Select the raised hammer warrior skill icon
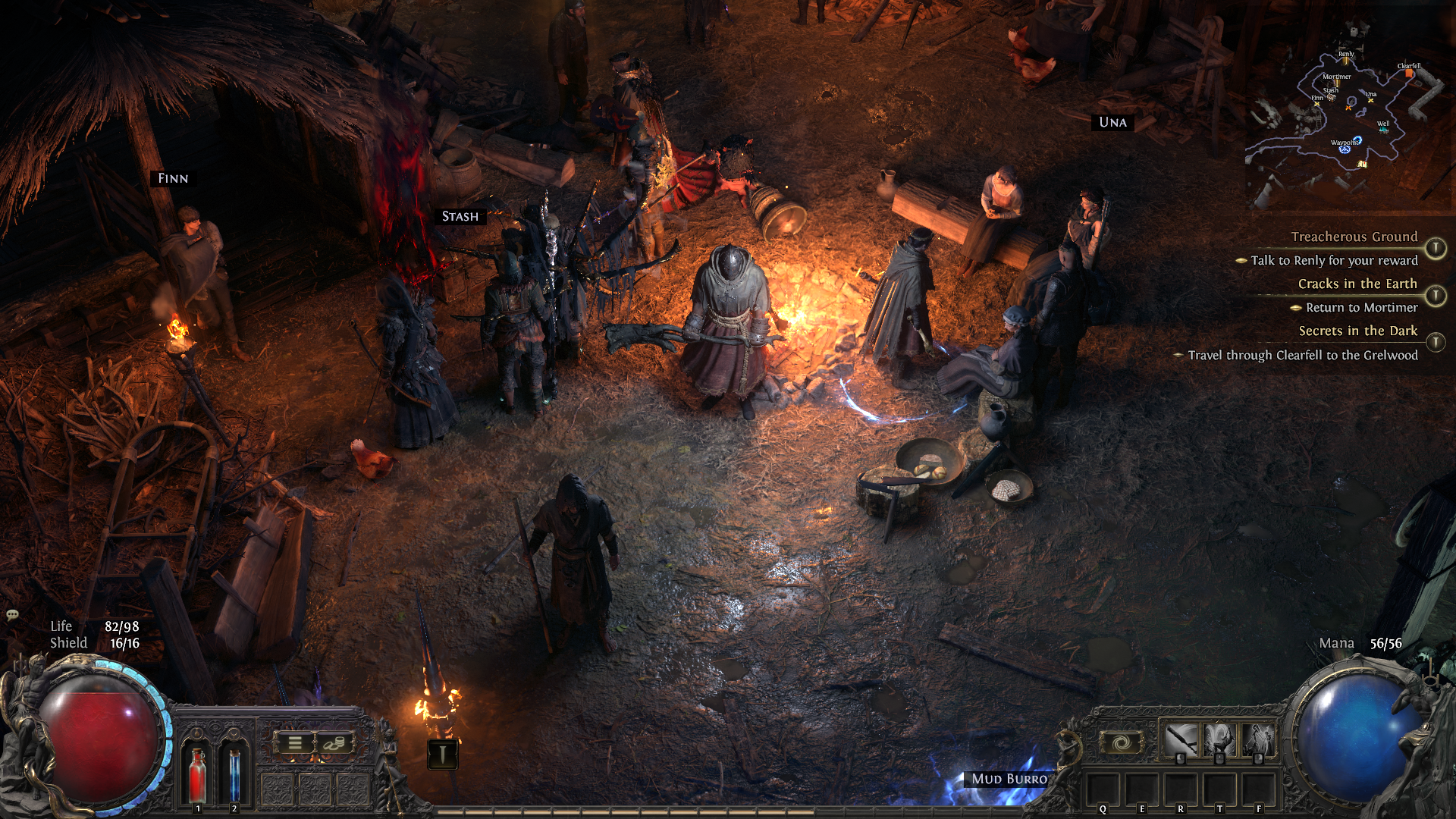This screenshot has height=819, width=1456. [x=1259, y=739]
